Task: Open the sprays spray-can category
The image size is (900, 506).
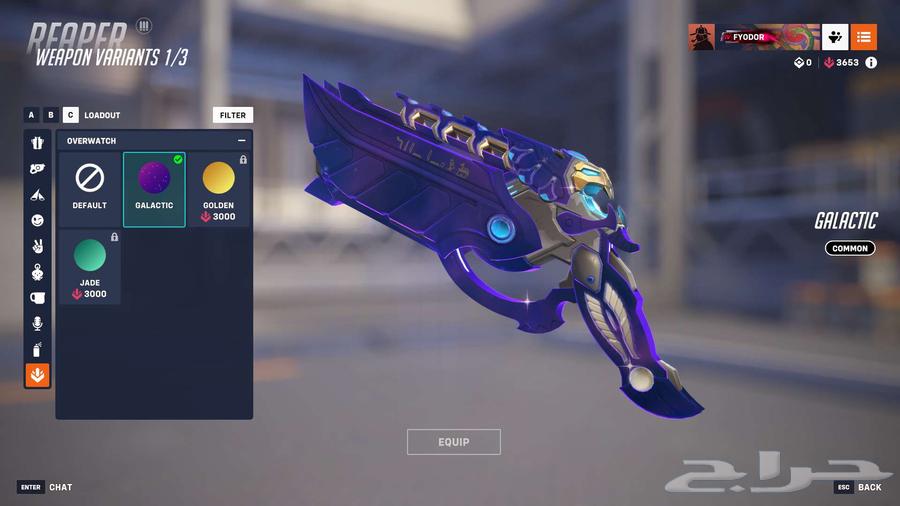Action: tap(38, 349)
